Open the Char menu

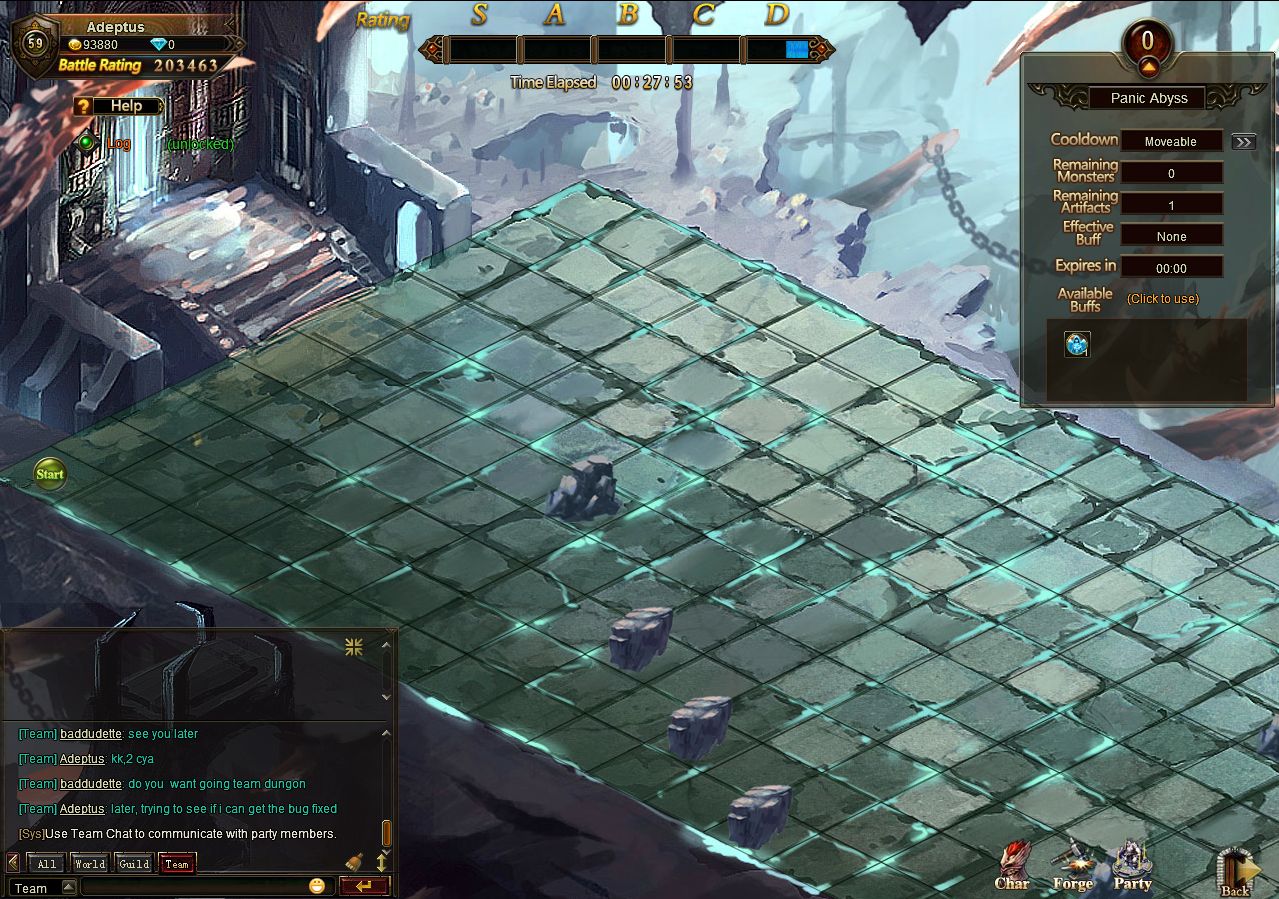pyautogui.click(x=1012, y=866)
